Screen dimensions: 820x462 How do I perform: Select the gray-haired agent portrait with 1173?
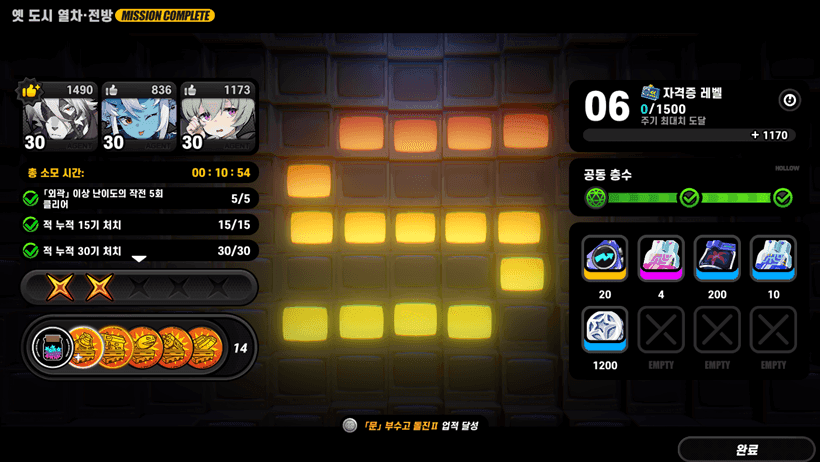point(218,116)
